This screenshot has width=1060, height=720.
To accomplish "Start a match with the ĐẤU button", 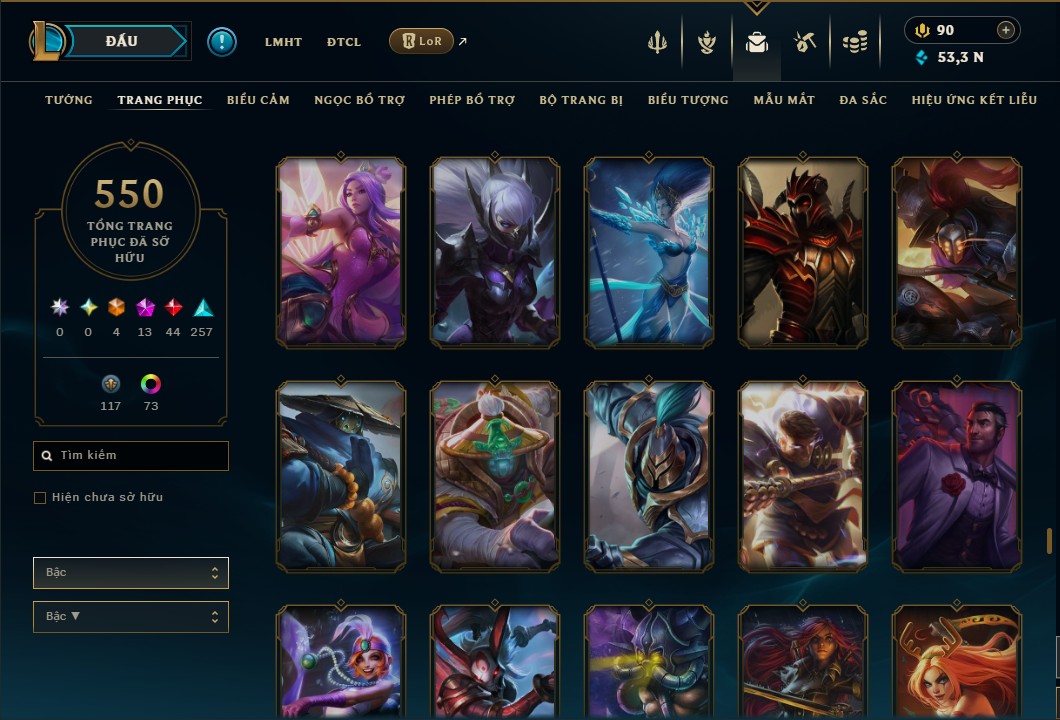I will pyautogui.click(x=123, y=41).
